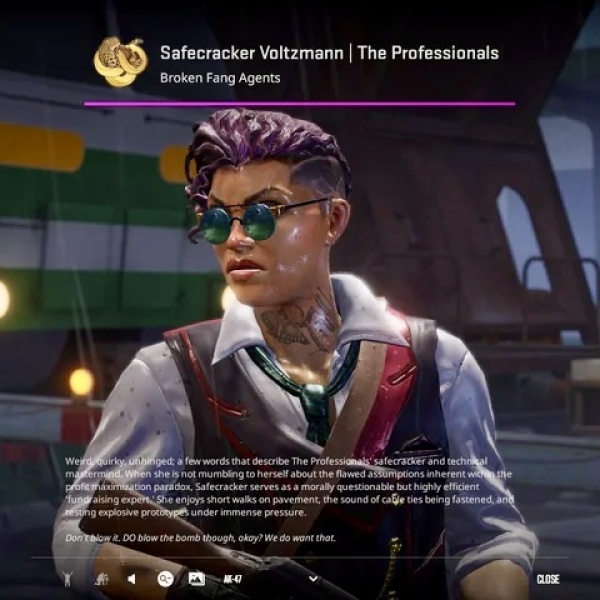Select the crouching character pose icon

point(100,578)
